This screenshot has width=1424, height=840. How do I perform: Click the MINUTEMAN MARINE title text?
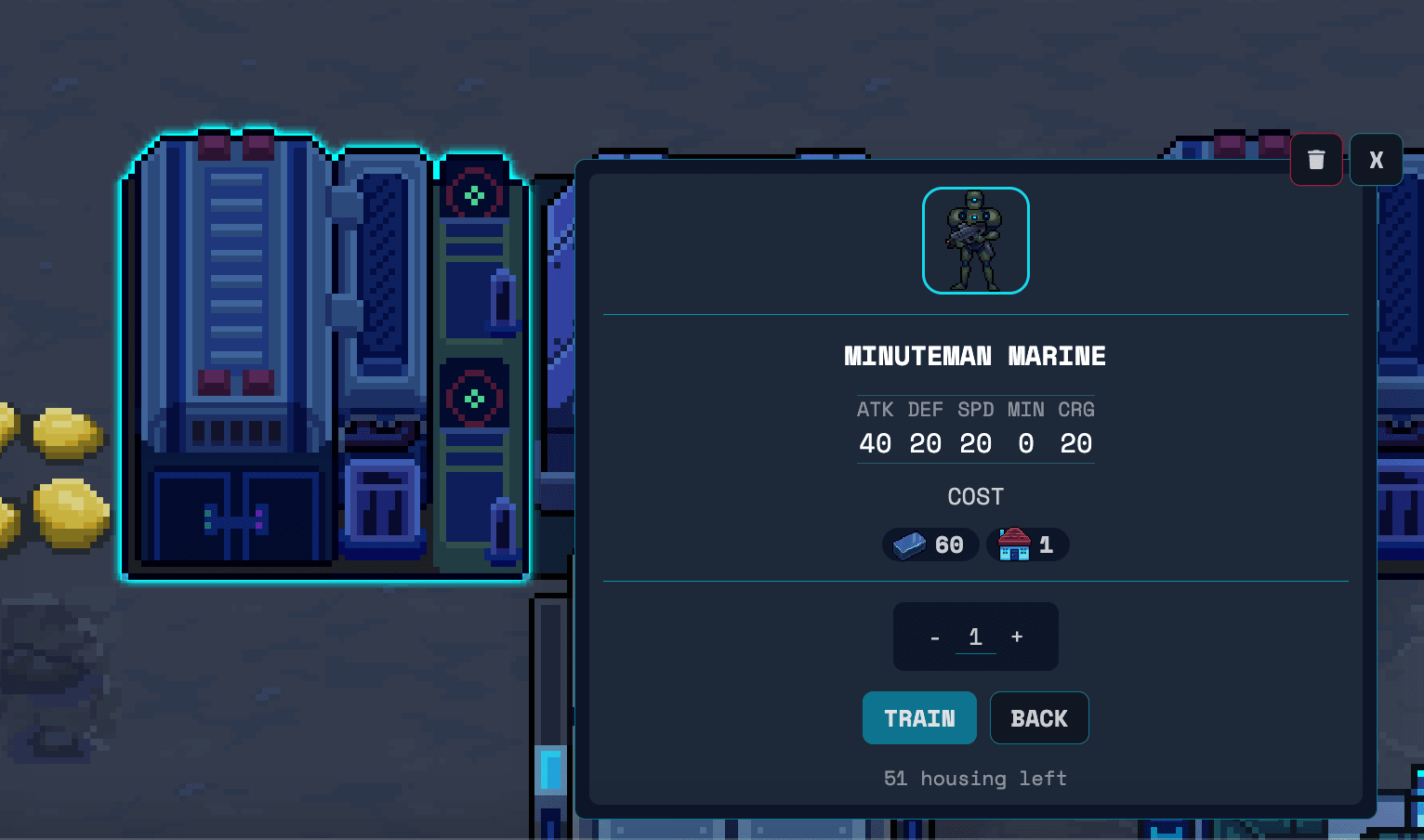click(x=975, y=356)
